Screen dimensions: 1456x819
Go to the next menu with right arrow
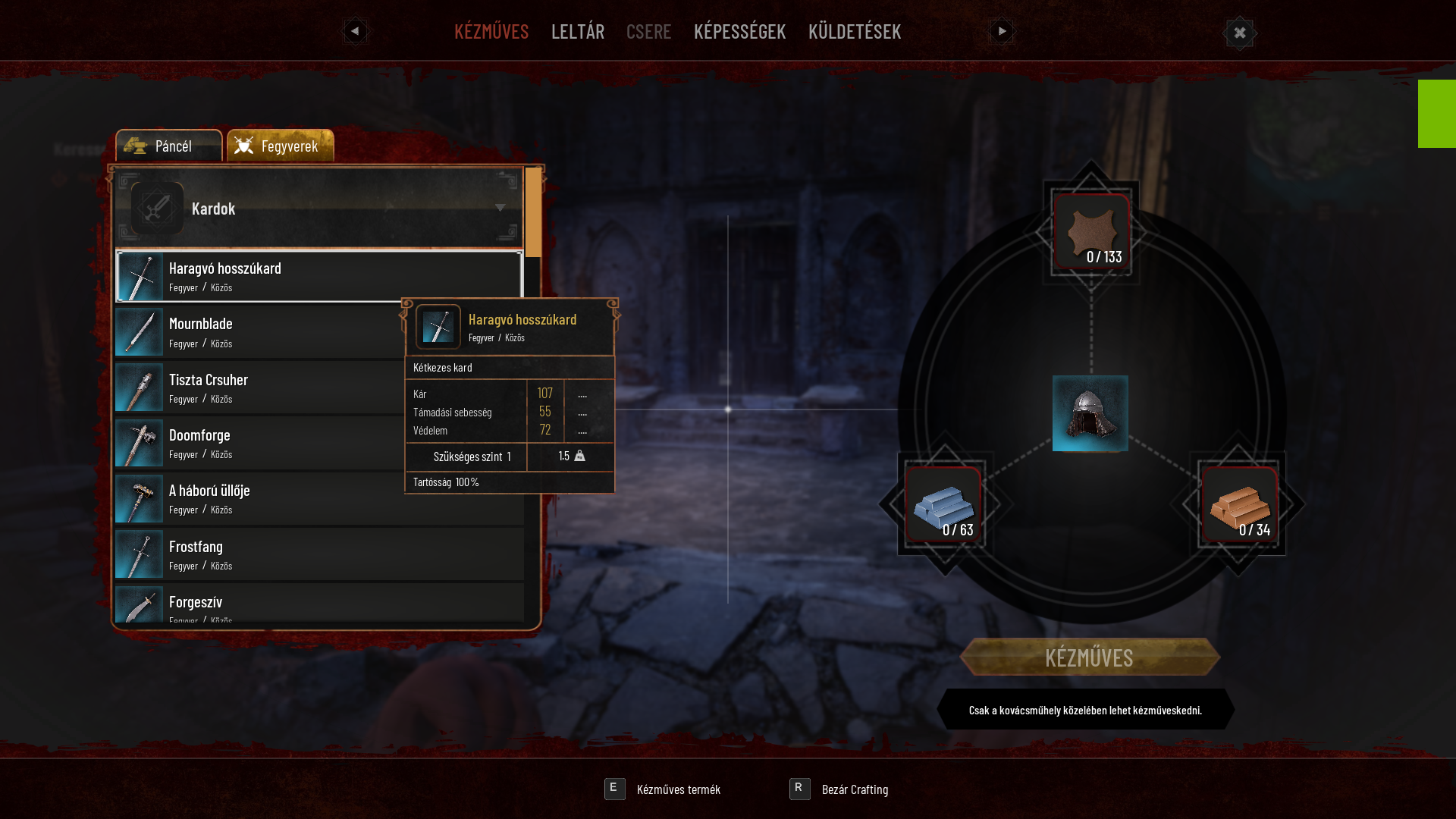pos(1001,31)
